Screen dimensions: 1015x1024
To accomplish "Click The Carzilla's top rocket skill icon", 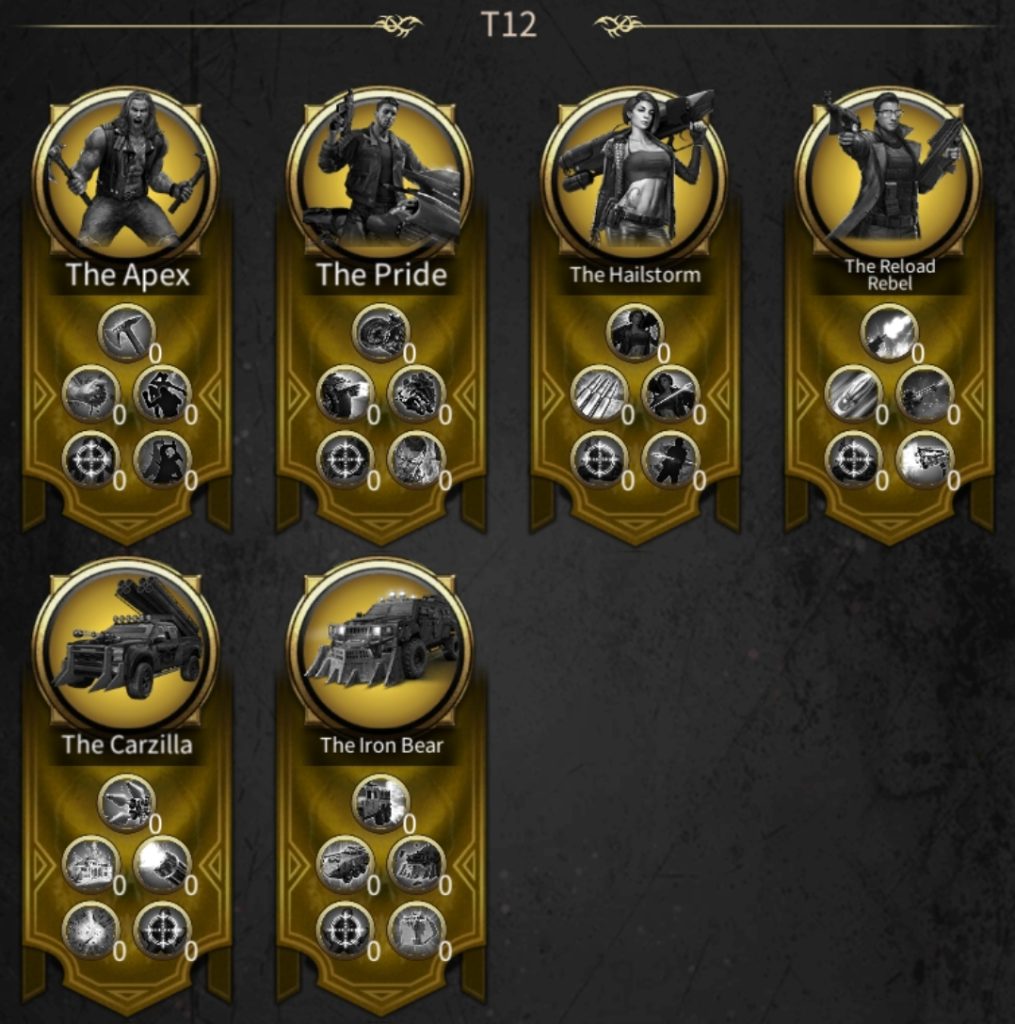I will [126, 803].
